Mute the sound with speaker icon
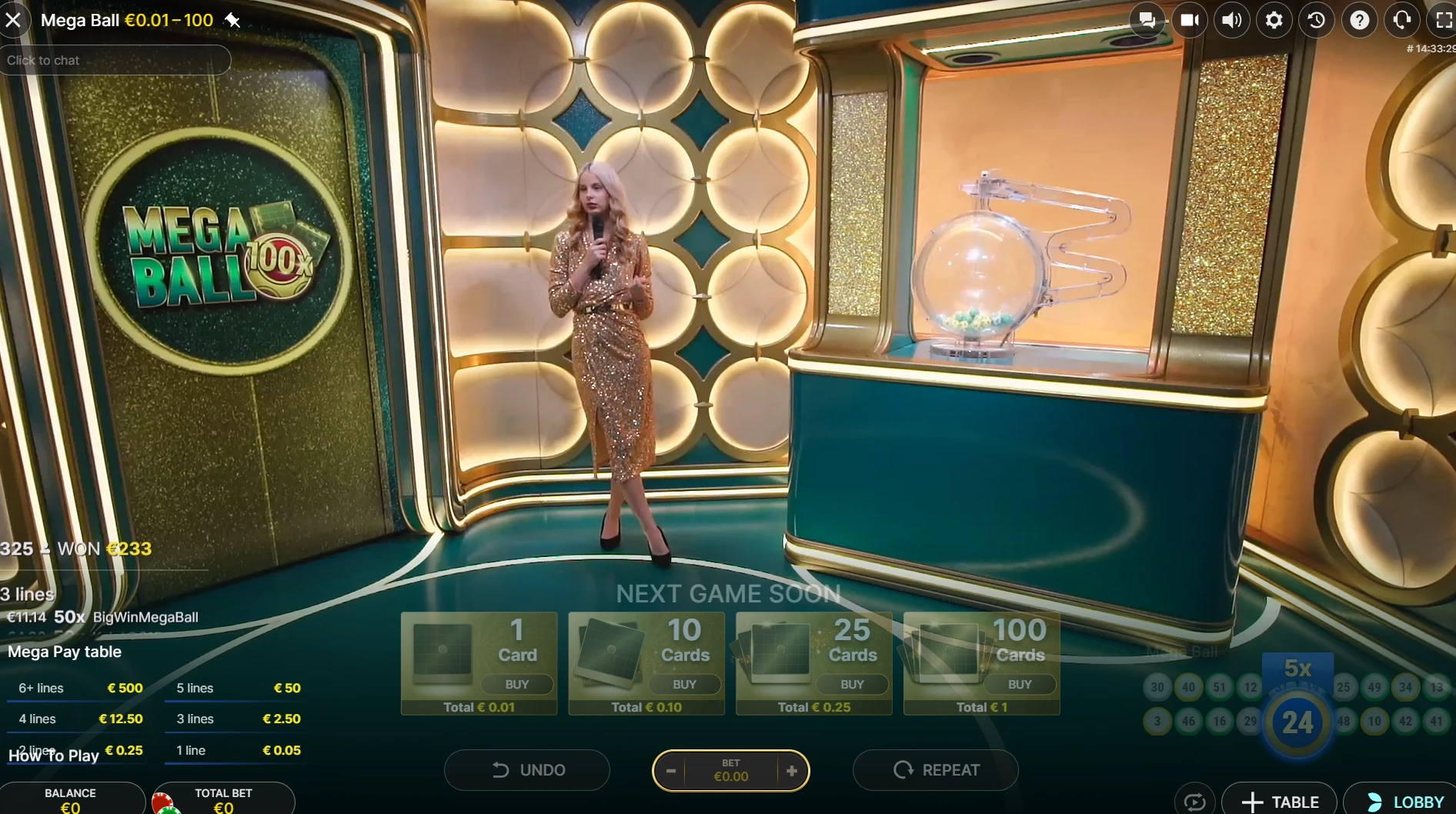Viewport: 1456px width, 814px height. [1231, 20]
